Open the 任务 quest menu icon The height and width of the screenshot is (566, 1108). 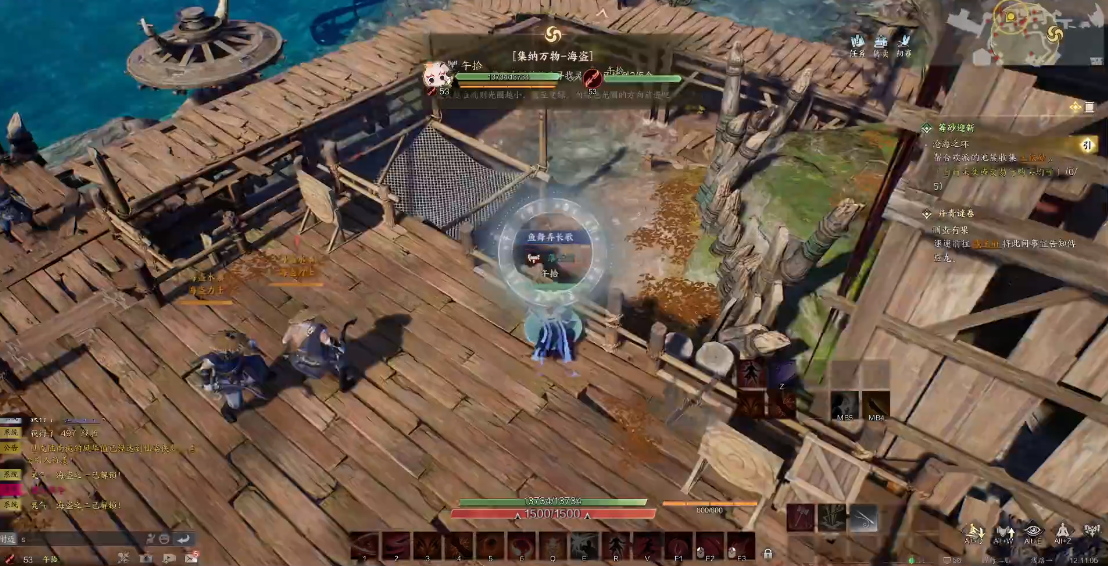click(857, 45)
